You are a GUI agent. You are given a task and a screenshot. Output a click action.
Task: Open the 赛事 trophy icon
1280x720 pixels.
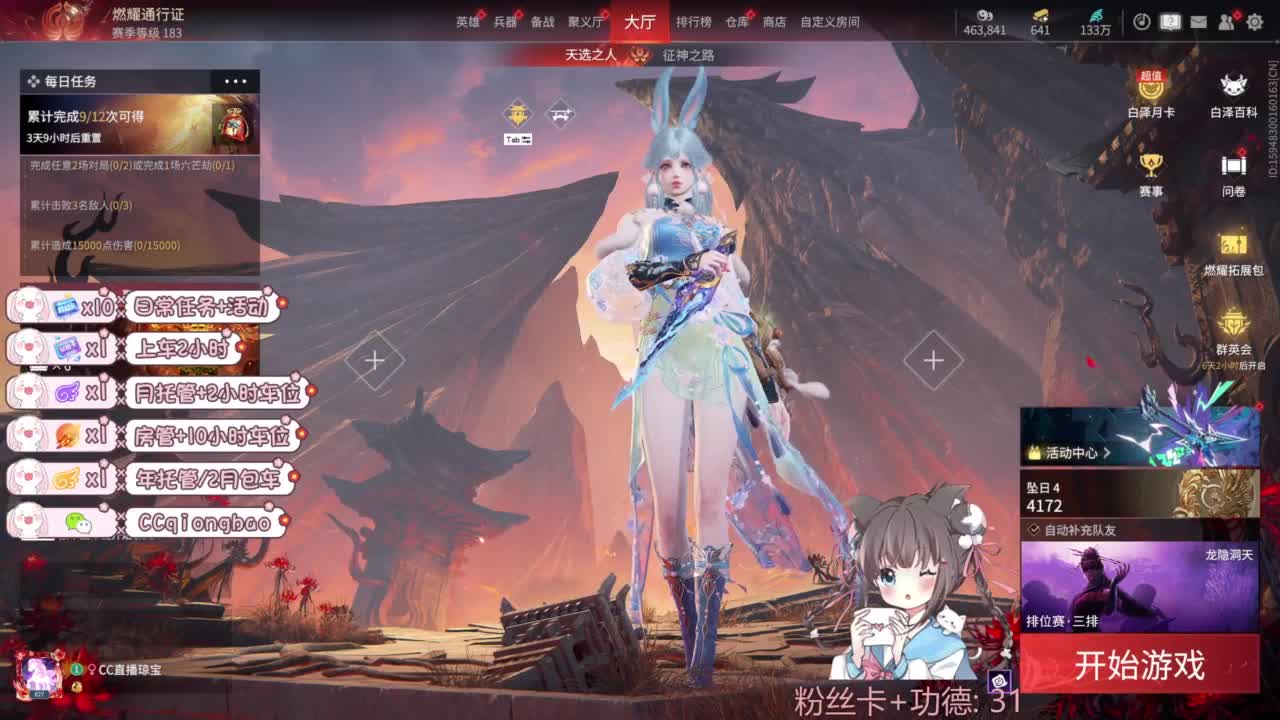[x=1153, y=162]
